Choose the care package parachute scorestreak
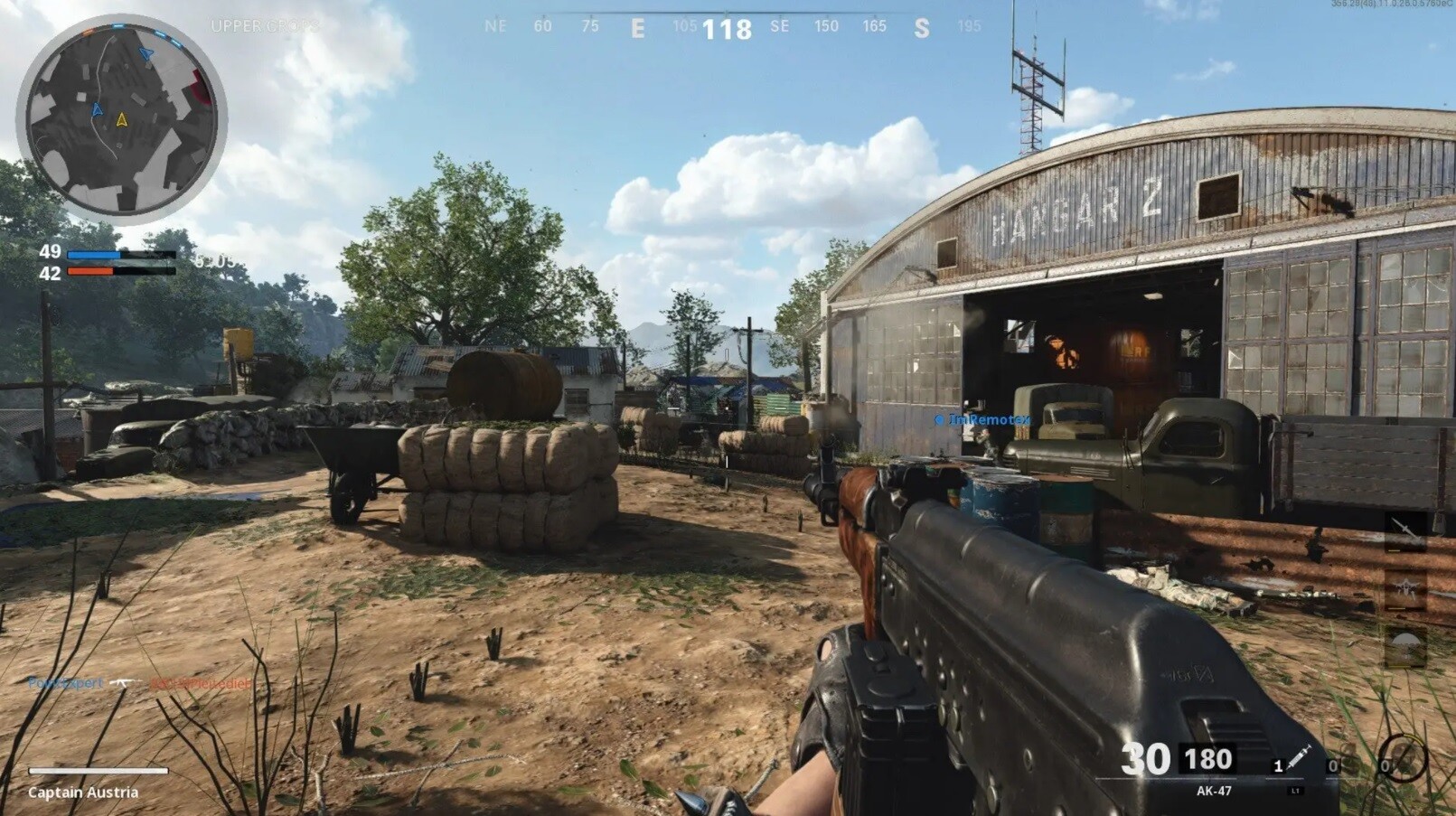1456x816 pixels. 1405,646
